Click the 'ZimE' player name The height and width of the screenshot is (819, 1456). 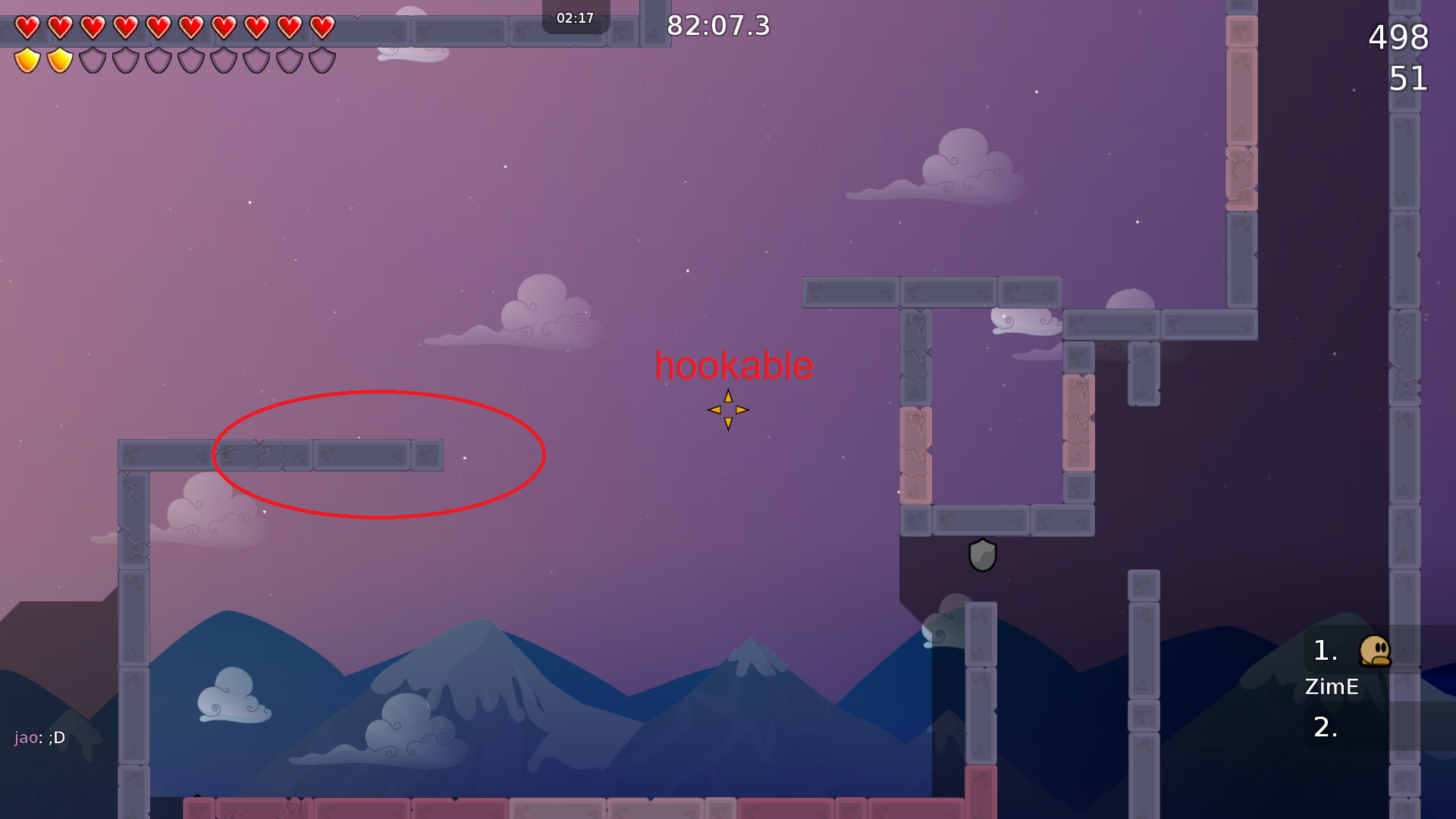(1332, 687)
